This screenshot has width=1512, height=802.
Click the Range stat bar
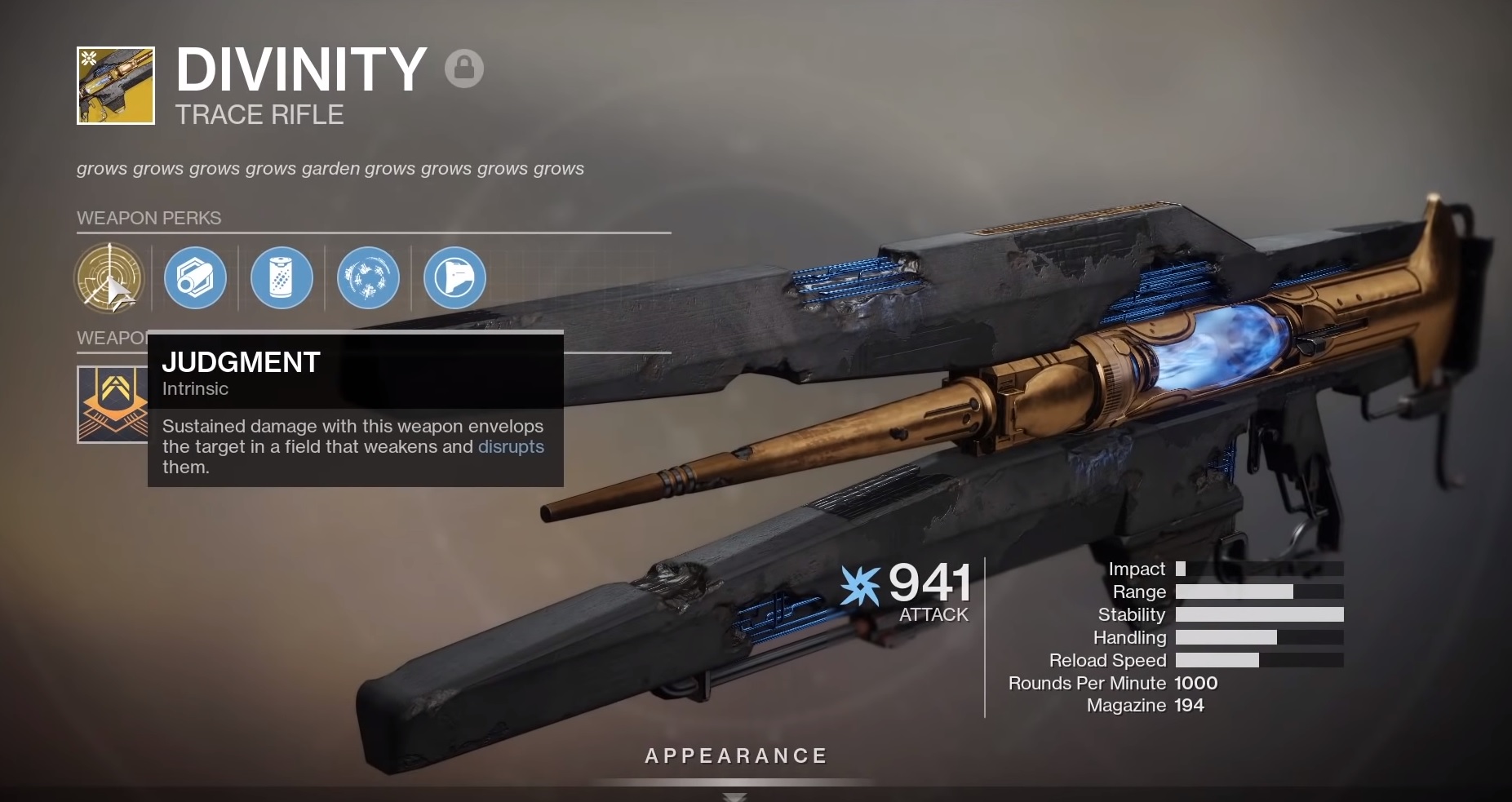[x=1259, y=592]
